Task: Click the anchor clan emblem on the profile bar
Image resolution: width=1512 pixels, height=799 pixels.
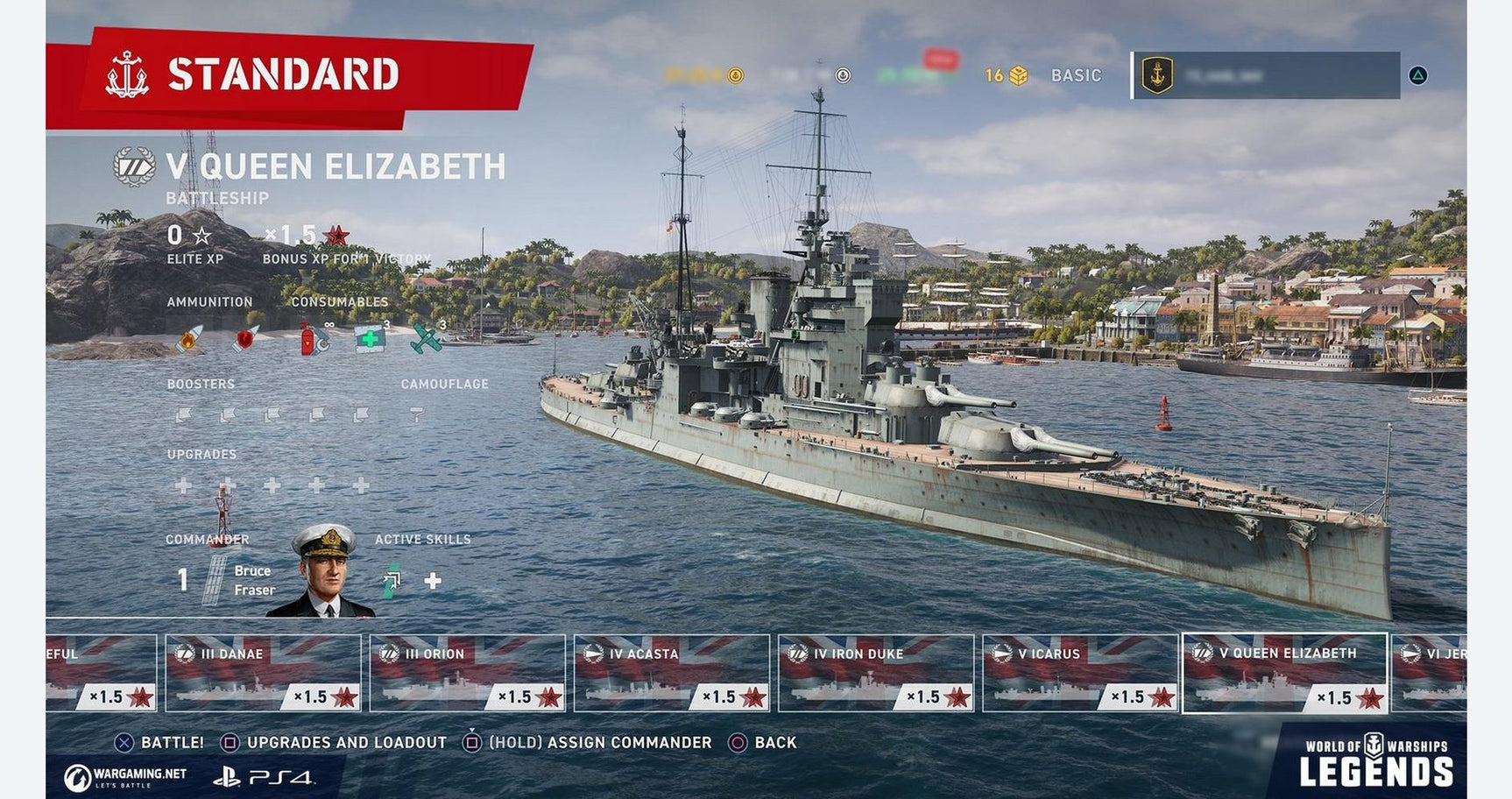Action: click(x=1156, y=75)
